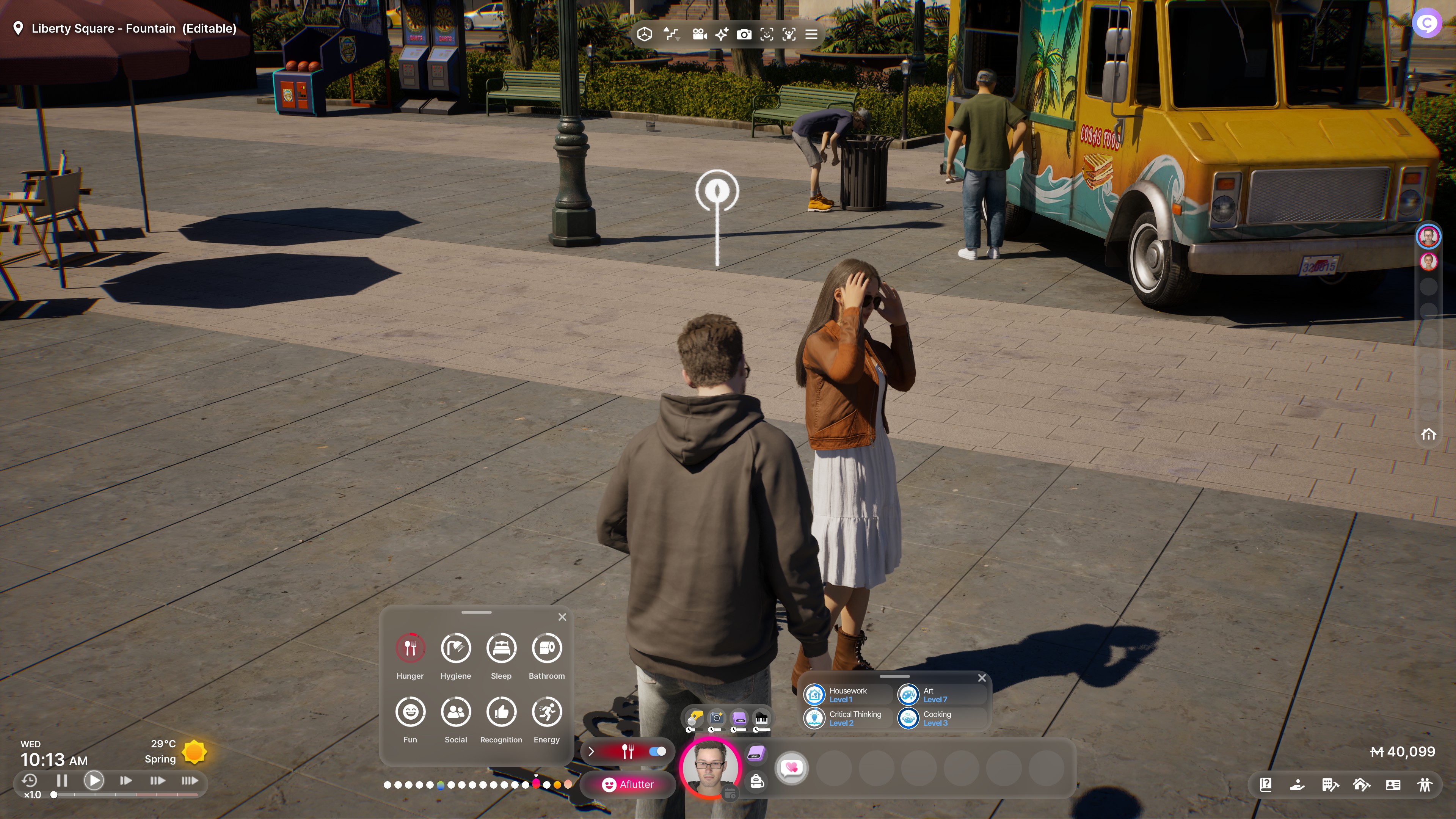Set game speed to fastest forward

[189, 781]
